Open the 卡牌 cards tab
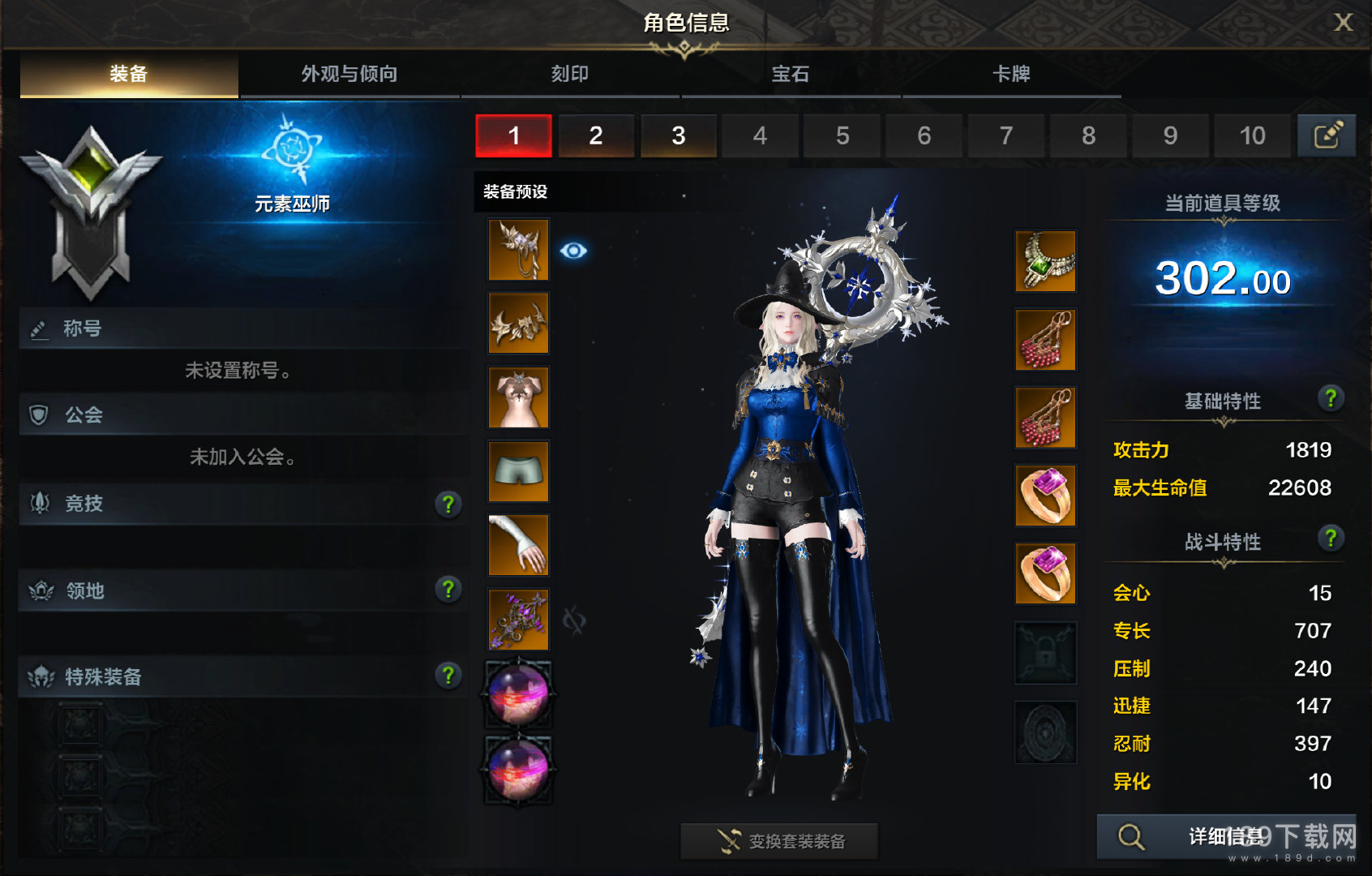The height and width of the screenshot is (876, 1372). click(x=1011, y=75)
